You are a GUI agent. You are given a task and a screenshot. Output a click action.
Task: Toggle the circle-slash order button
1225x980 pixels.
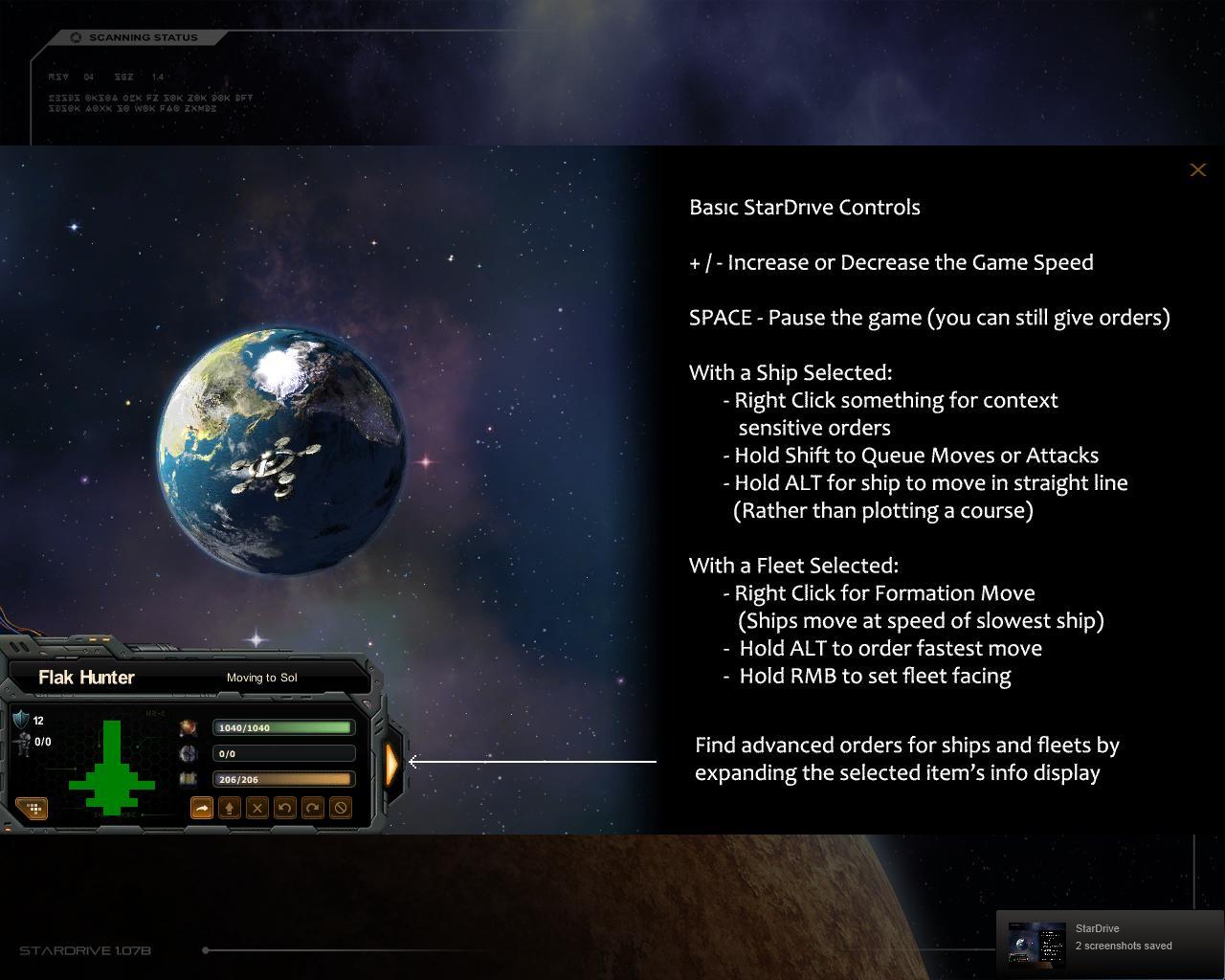click(x=340, y=808)
